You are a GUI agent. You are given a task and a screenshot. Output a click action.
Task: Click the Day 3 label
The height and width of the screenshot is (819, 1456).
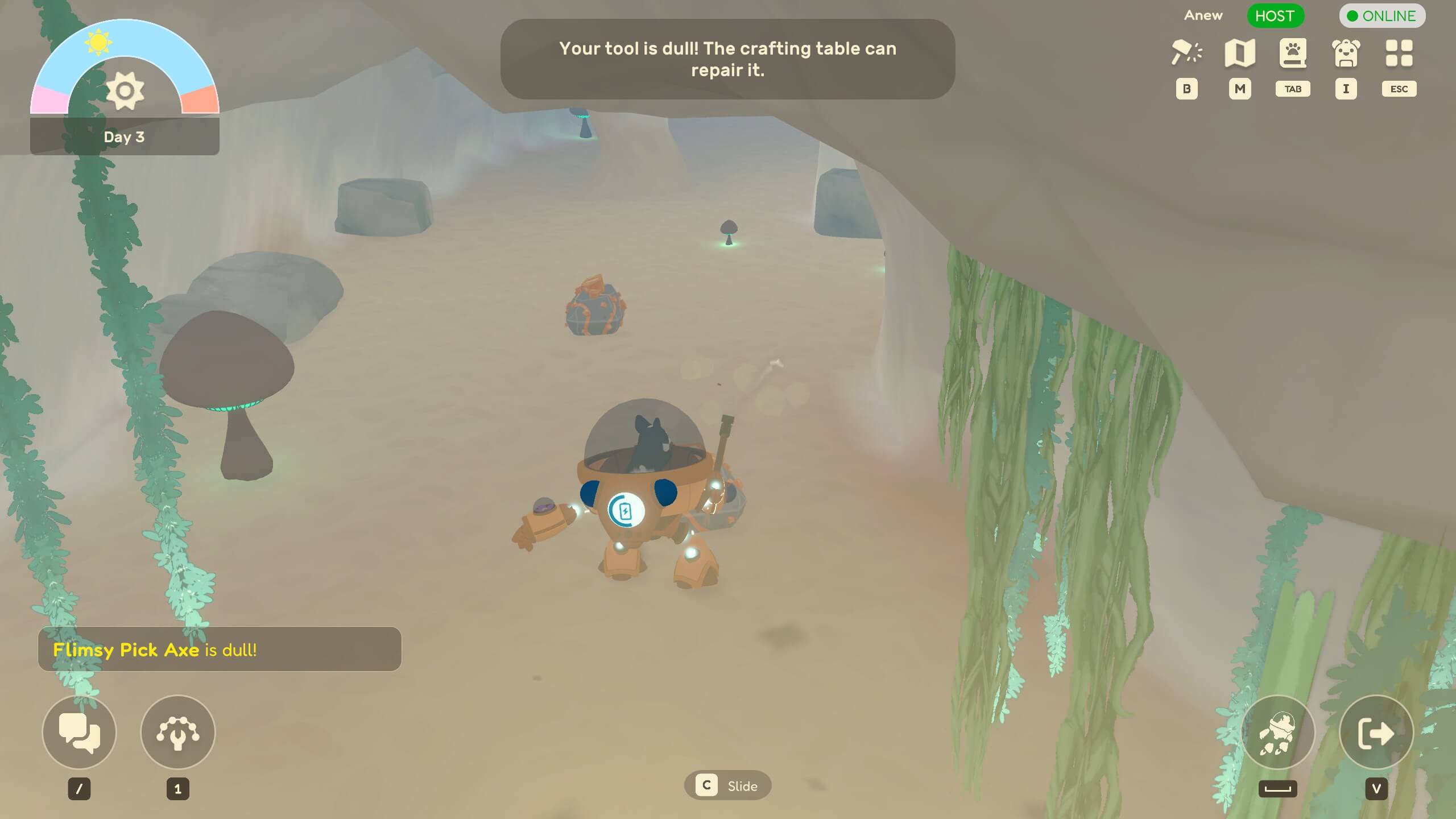[124, 136]
